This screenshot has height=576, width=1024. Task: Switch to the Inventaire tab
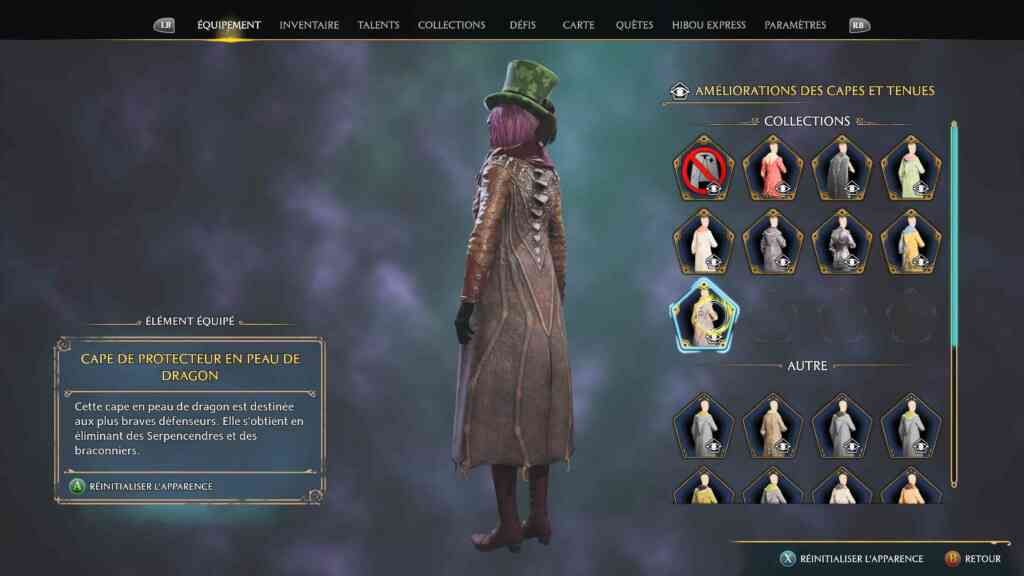pyautogui.click(x=309, y=25)
